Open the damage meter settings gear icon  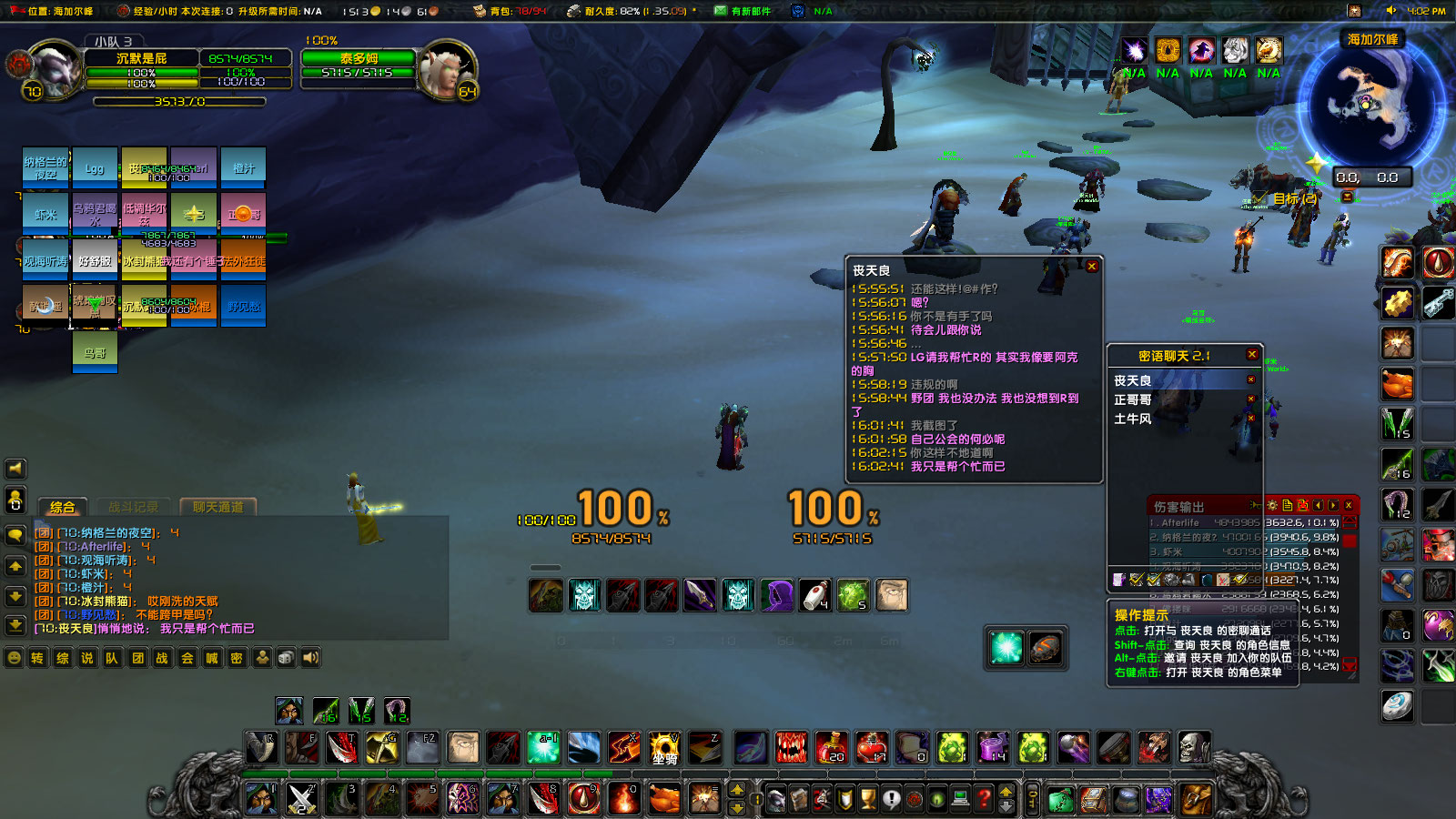click(1272, 505)
